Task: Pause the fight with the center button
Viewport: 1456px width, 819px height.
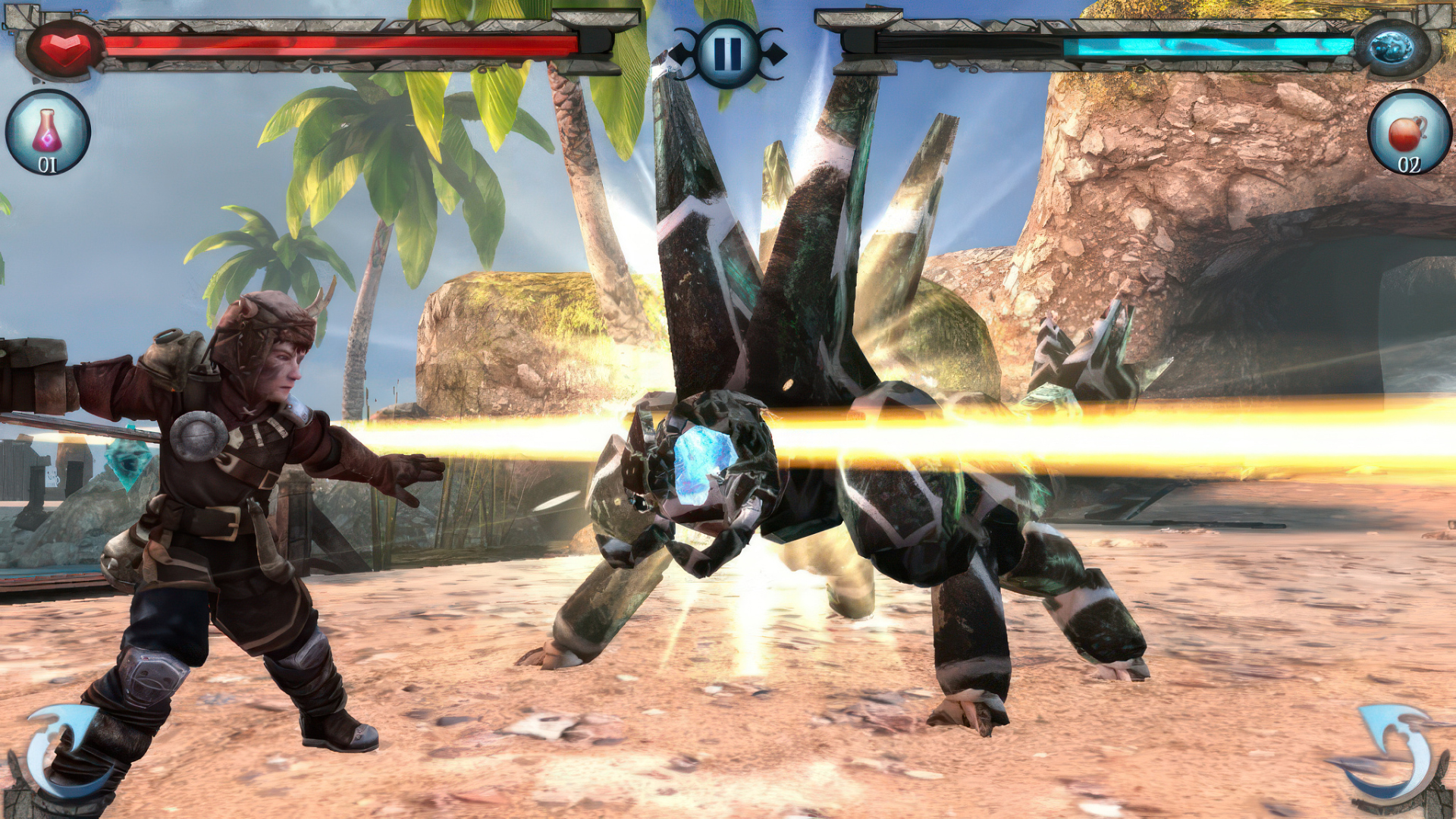Action: click(727, 53)
